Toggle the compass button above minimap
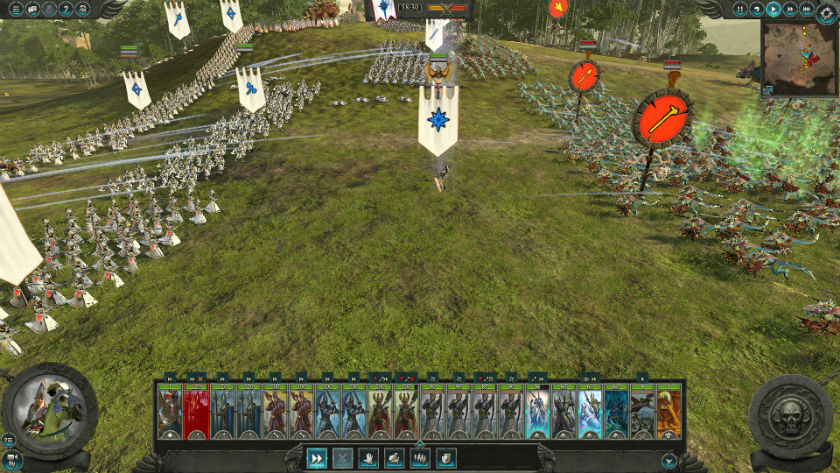Viewport: 840px width, 473px height. point(826,9)
